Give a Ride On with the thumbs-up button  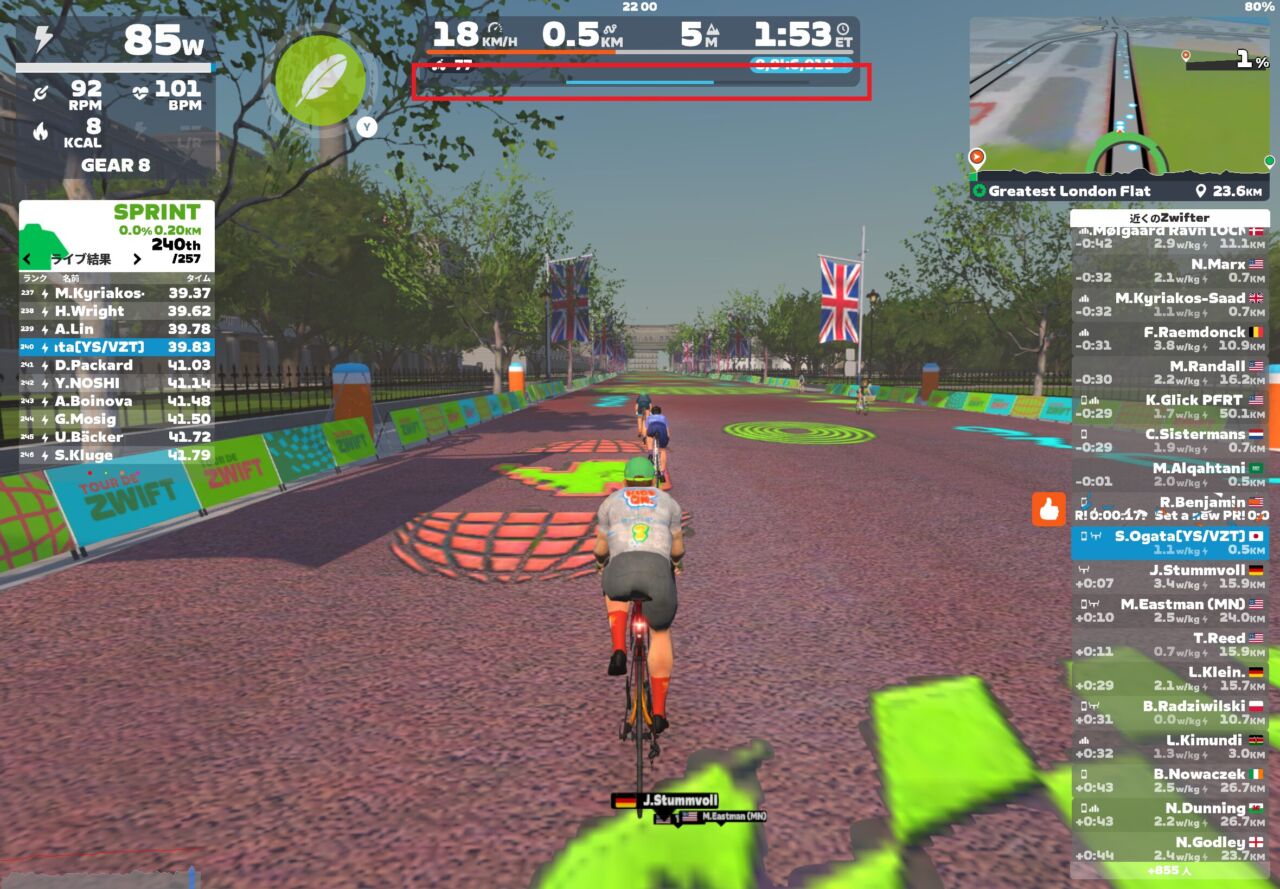tap(1049, 509)
